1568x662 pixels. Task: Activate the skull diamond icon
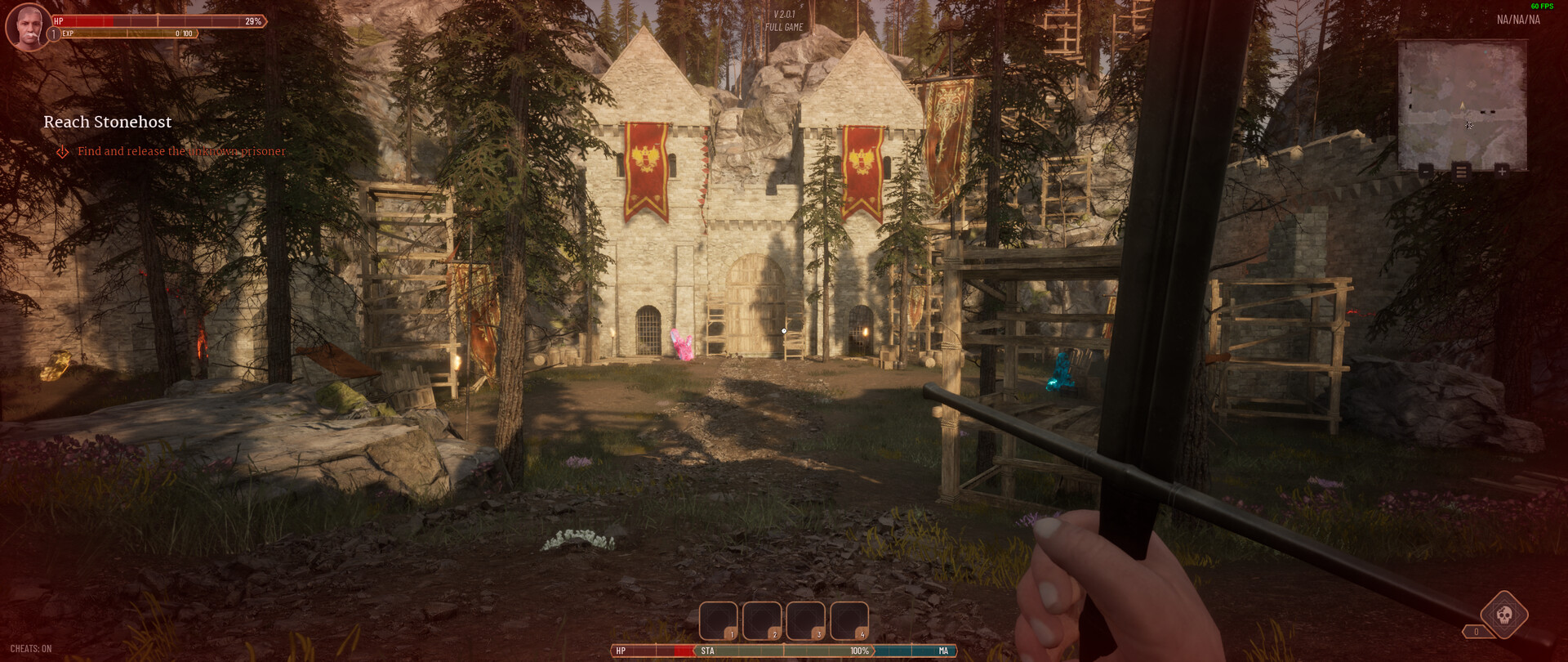(x=1504, y=615)
